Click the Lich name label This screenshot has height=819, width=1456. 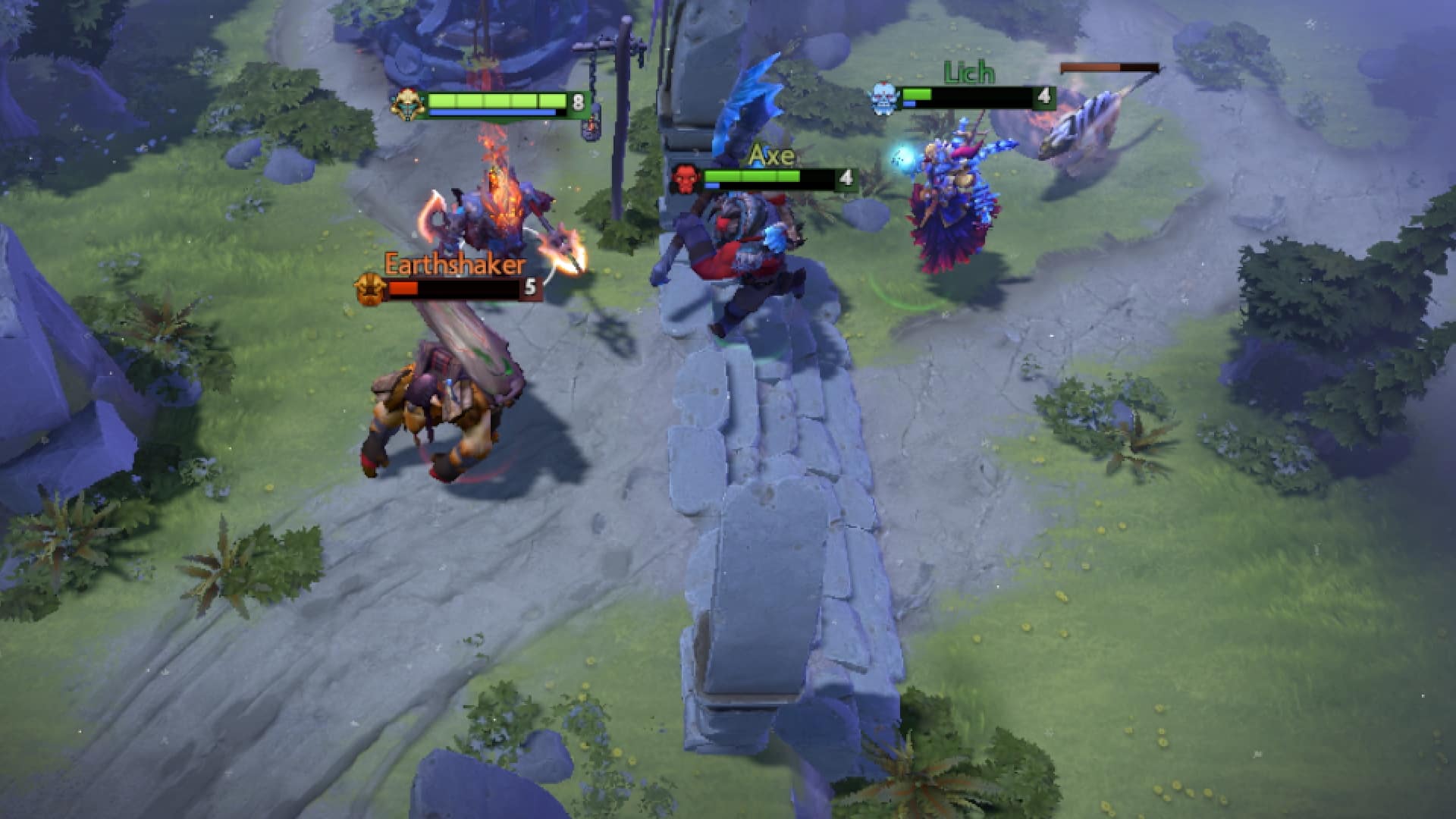(967, 74)
